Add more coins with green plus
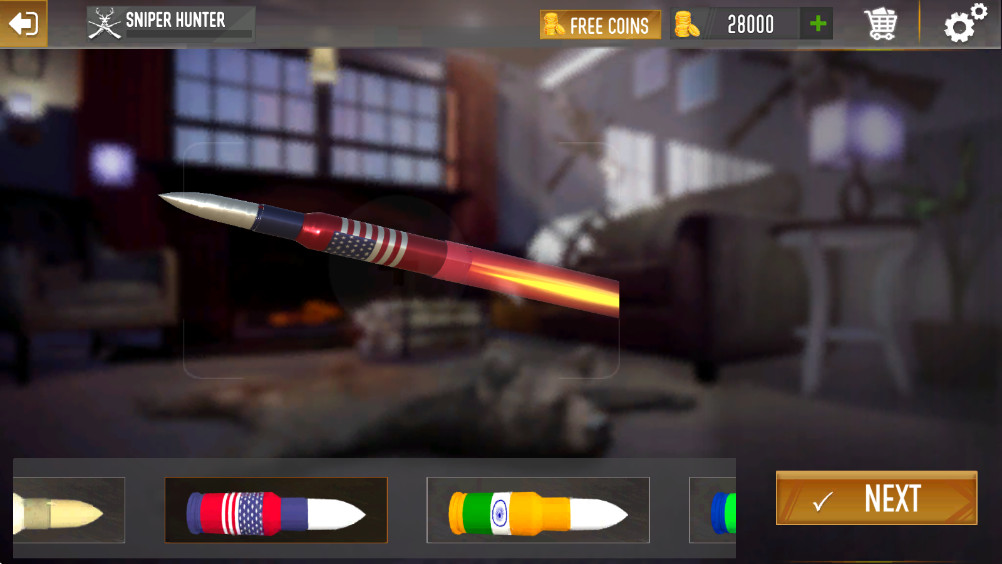 tap(819, 24)
